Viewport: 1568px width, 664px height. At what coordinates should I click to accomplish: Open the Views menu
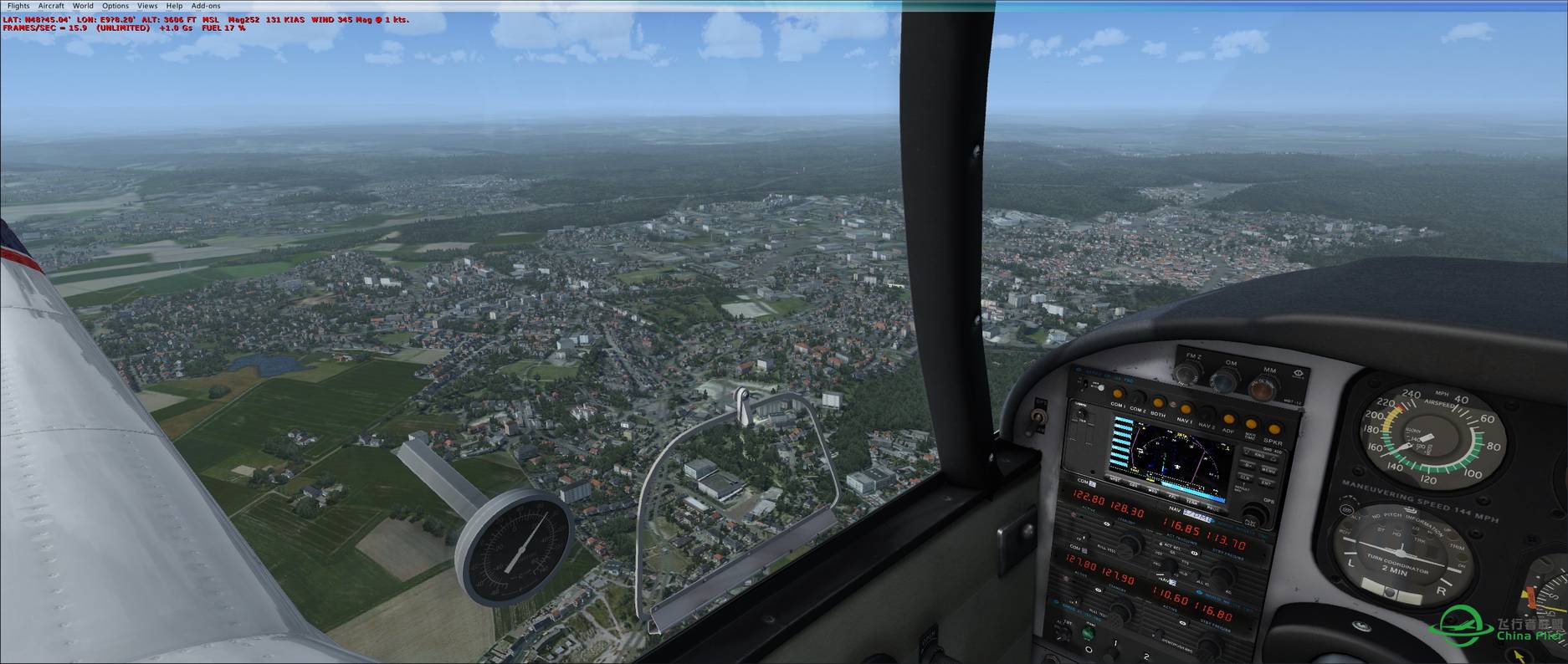point(147,6)
